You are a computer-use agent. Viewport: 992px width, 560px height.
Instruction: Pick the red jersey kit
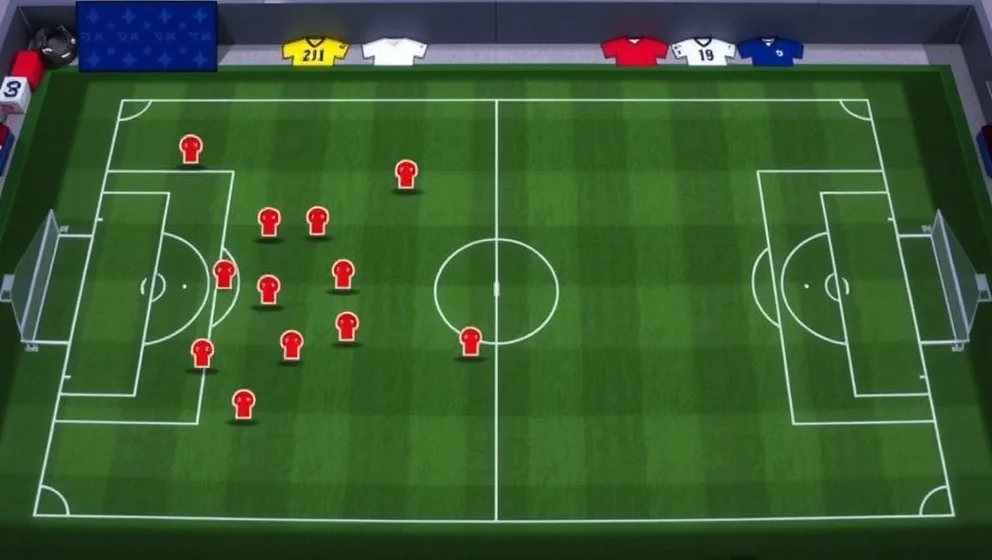coord(634,51)
